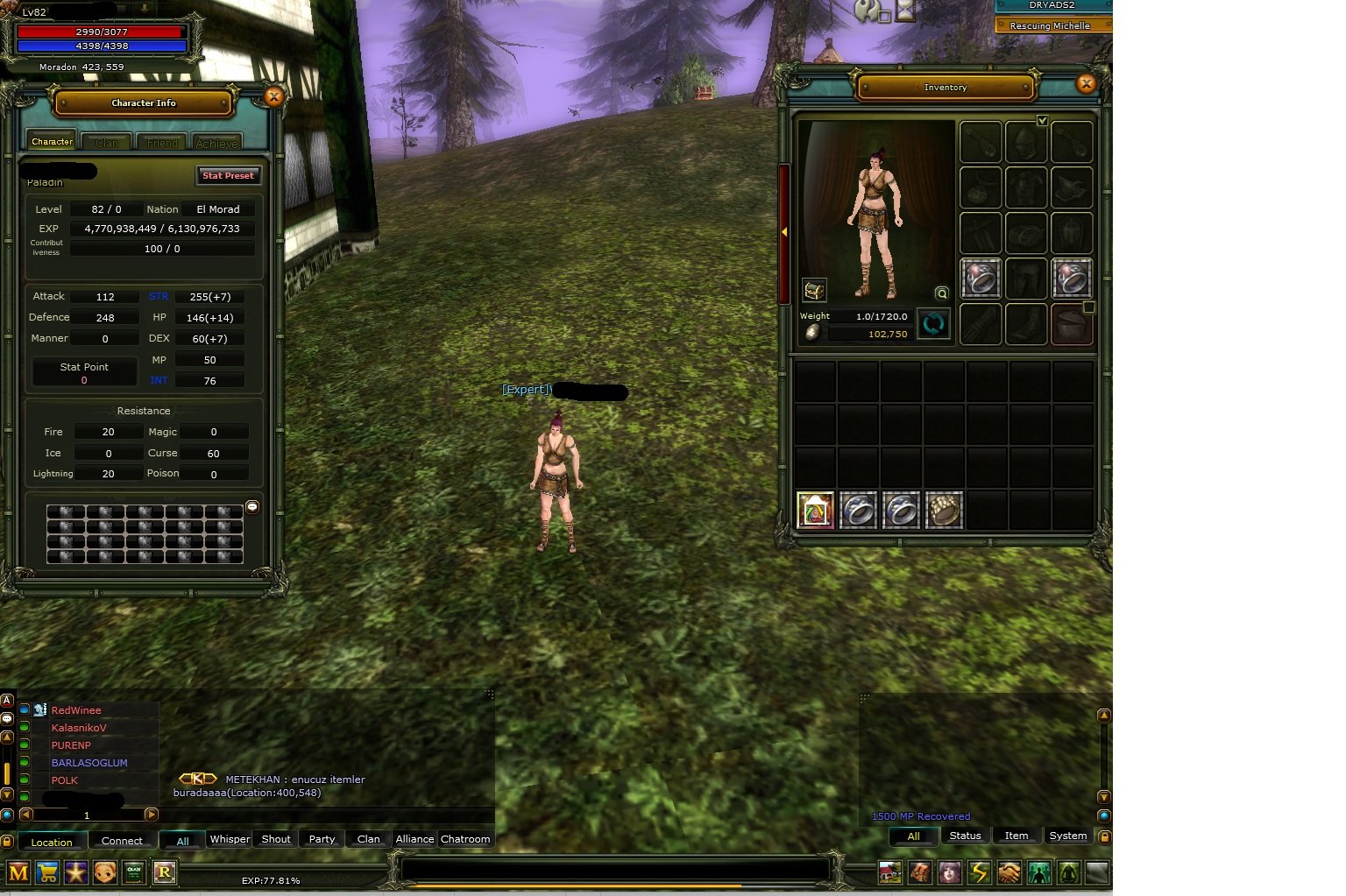Activate the yellow lightning bolt icon
The image size is (1346, 896).
pyautogui.click(x=979, y=872)
